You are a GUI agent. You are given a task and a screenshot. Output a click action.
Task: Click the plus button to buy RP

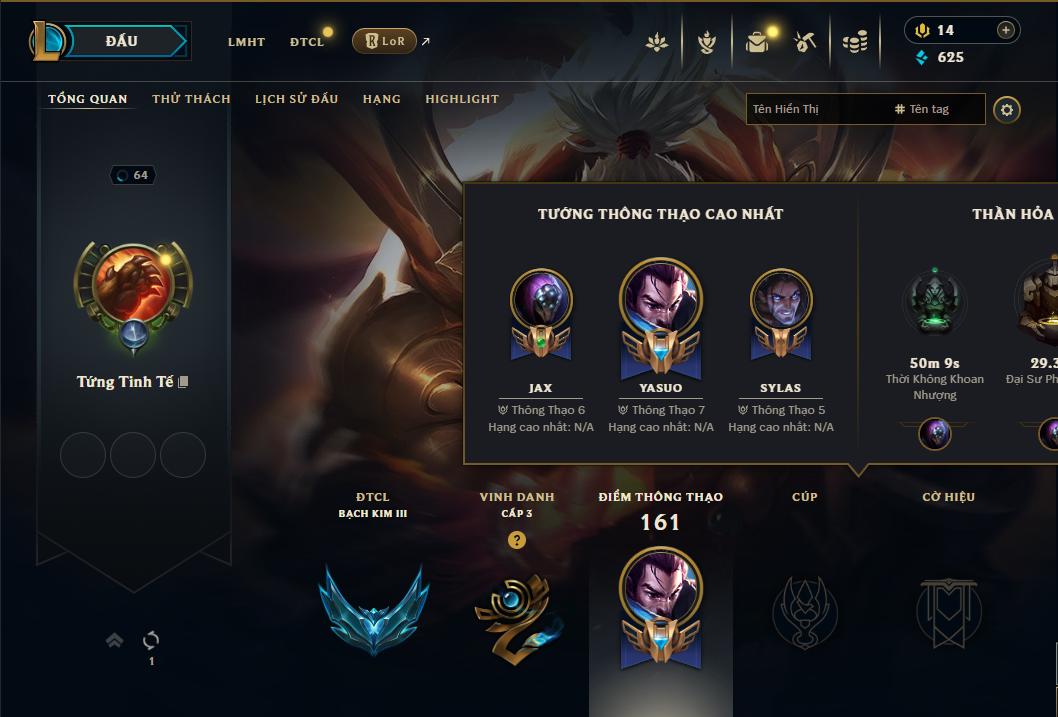tap(1006, 30)
